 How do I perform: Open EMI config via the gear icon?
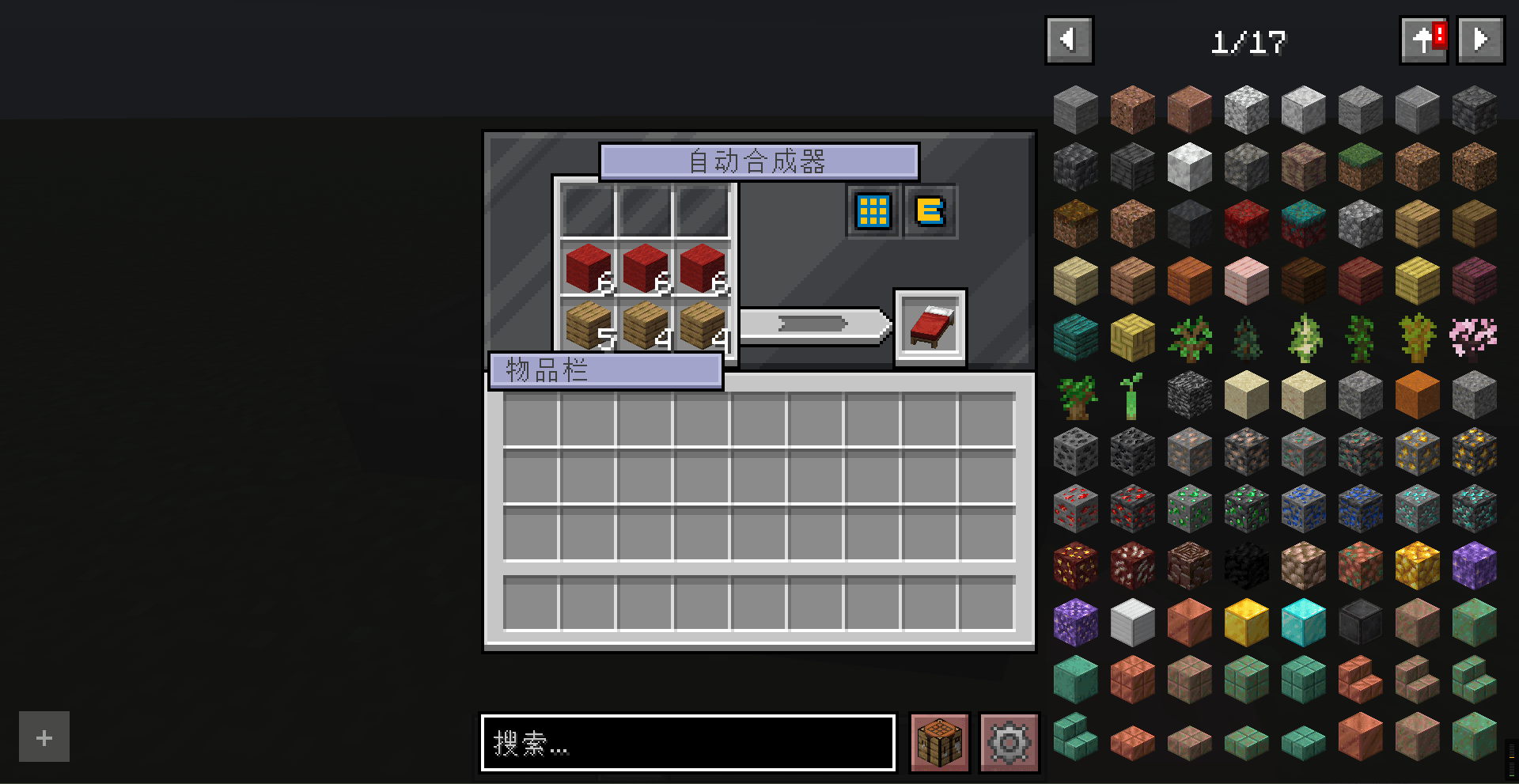coord(1009,743)
